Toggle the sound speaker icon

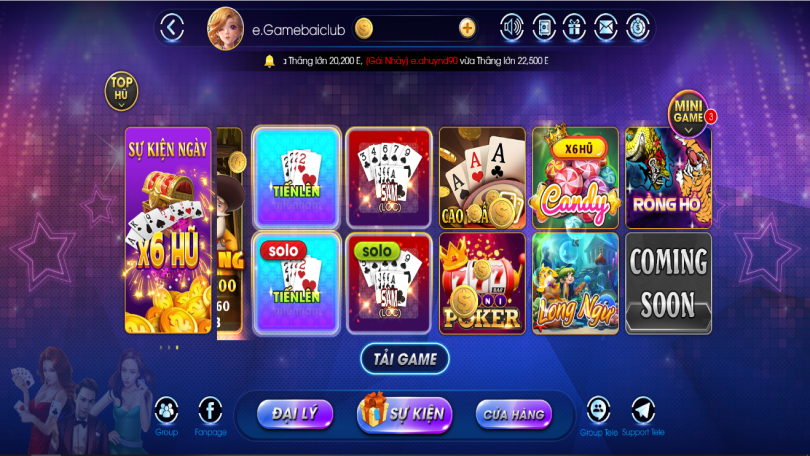512,28
